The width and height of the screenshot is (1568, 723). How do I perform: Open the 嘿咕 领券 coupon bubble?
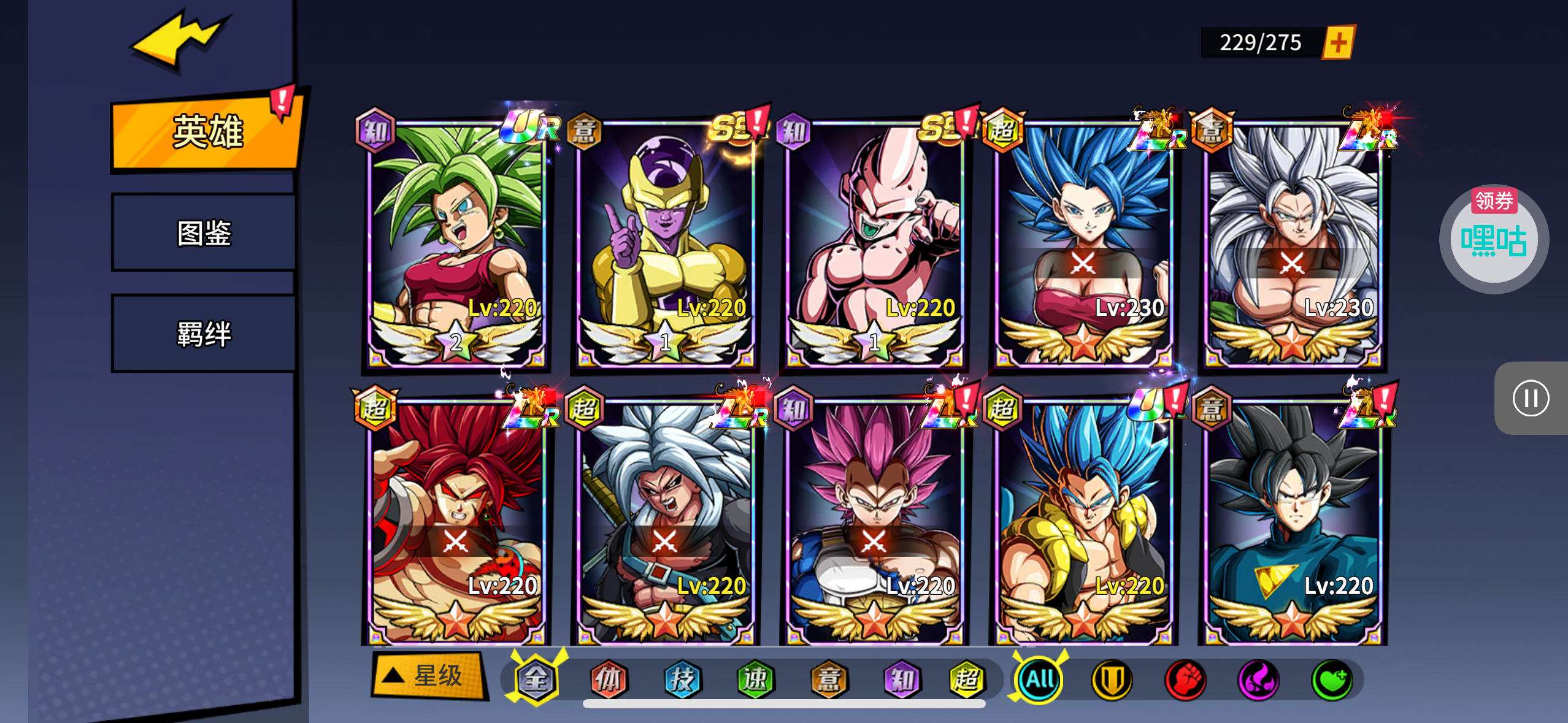tap(1494, 239)
